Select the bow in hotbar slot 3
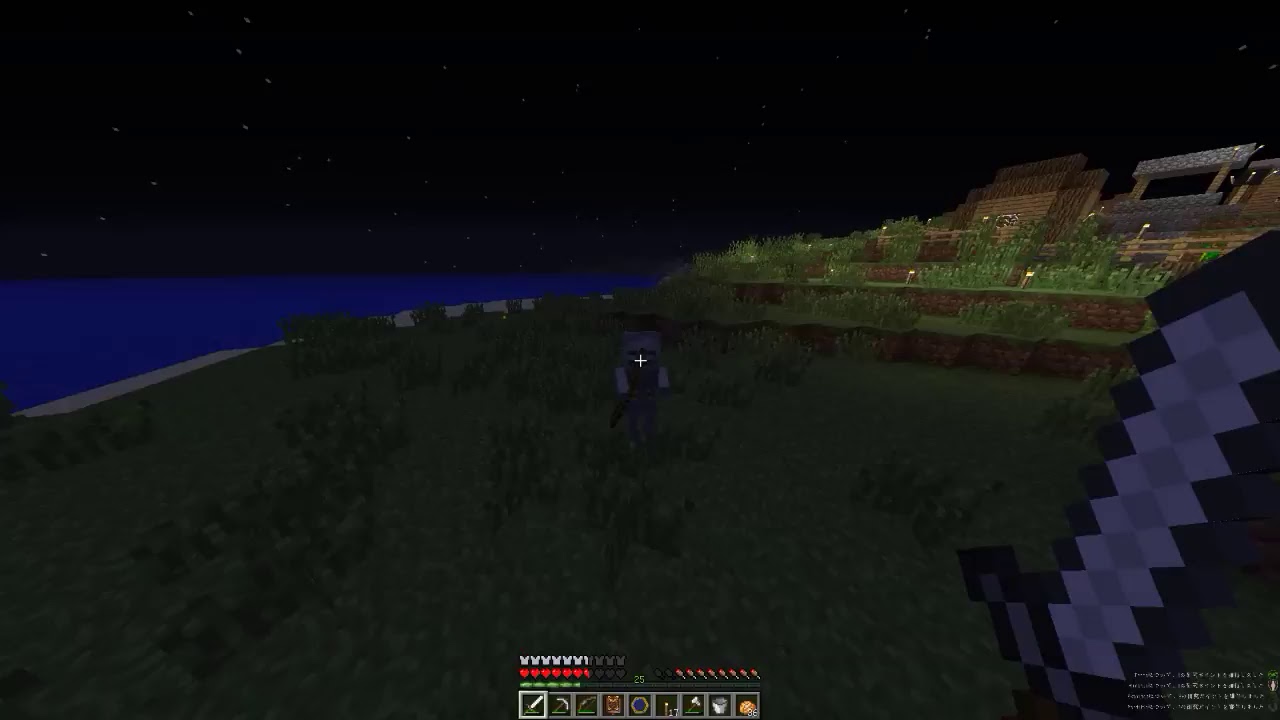The width and height of the screenshot is (1280, 720). click(587, 705)
